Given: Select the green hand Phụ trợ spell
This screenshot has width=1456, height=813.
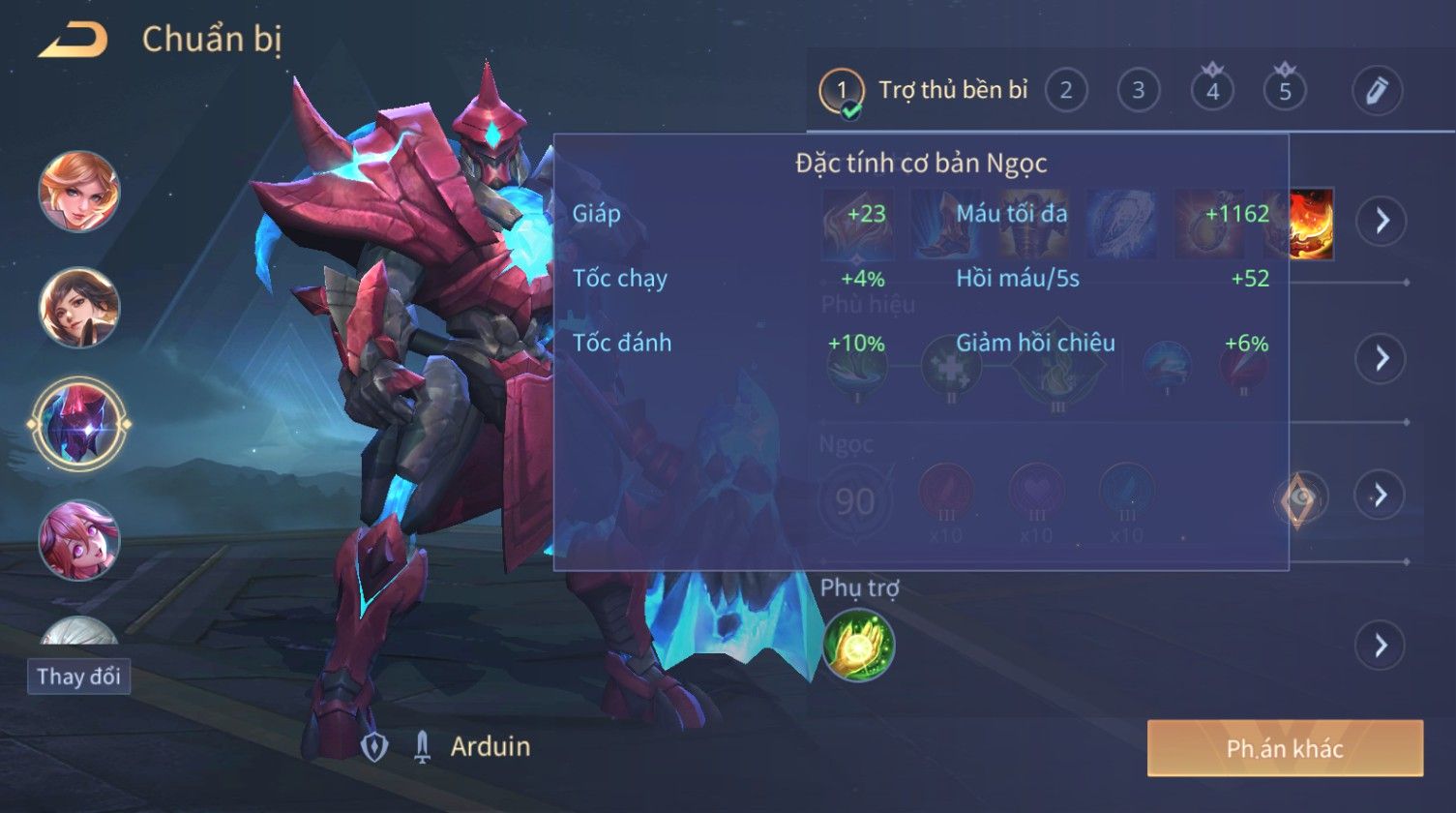Looking at the screenshot, I should (858, 645).
